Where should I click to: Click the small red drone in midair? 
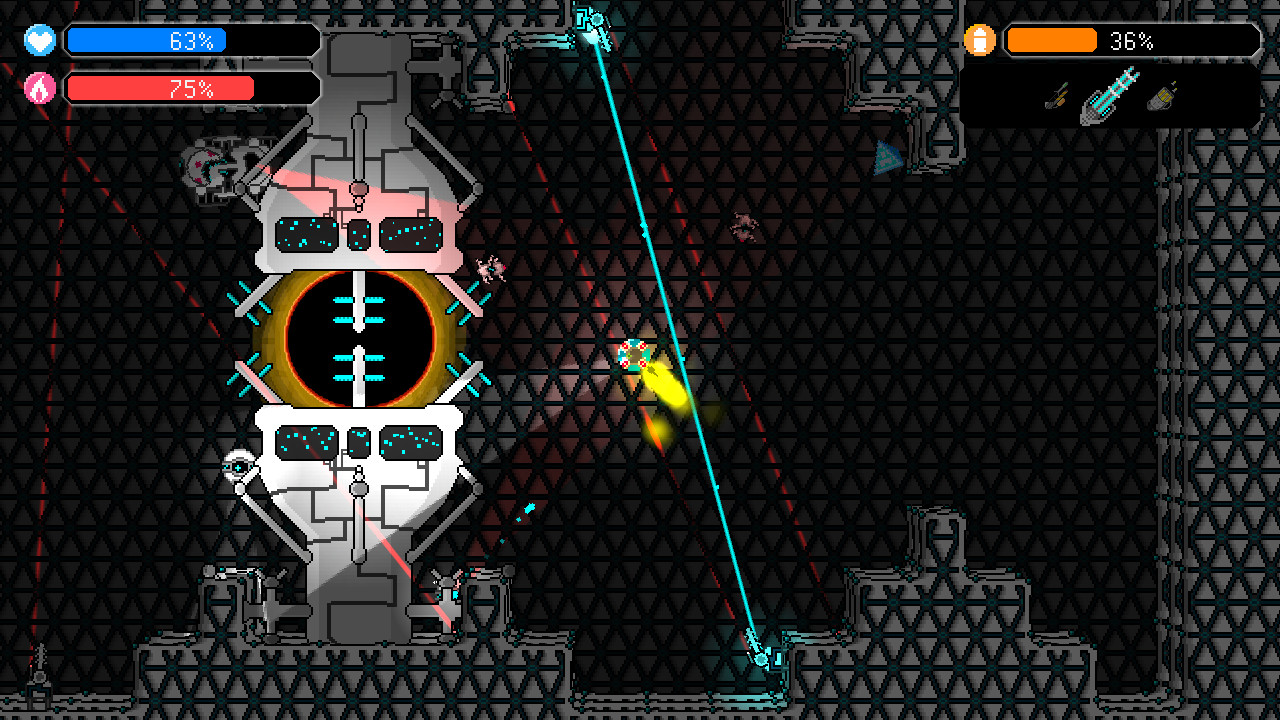745,228
